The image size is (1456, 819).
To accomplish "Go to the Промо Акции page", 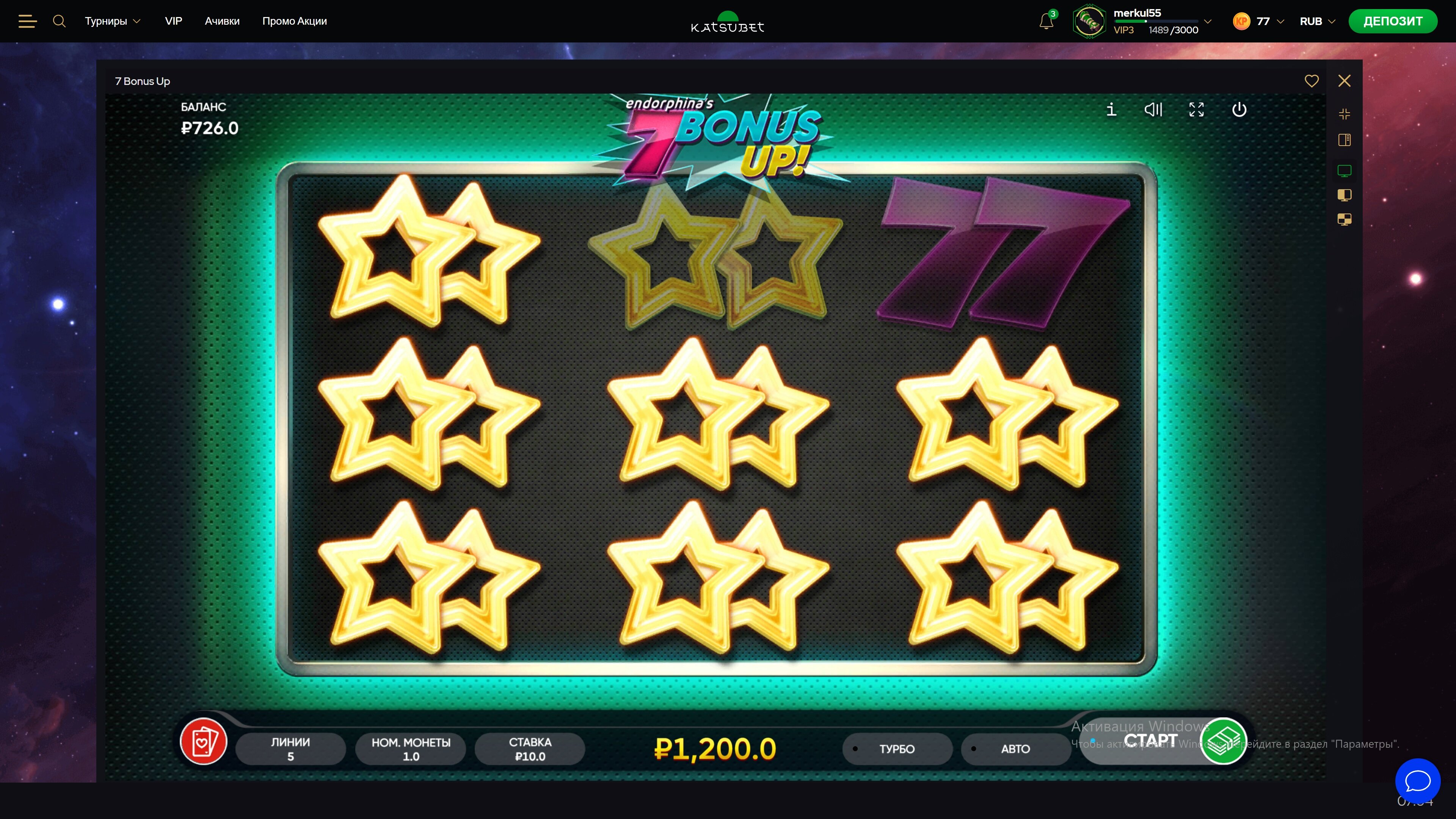I will coord(295,22).
